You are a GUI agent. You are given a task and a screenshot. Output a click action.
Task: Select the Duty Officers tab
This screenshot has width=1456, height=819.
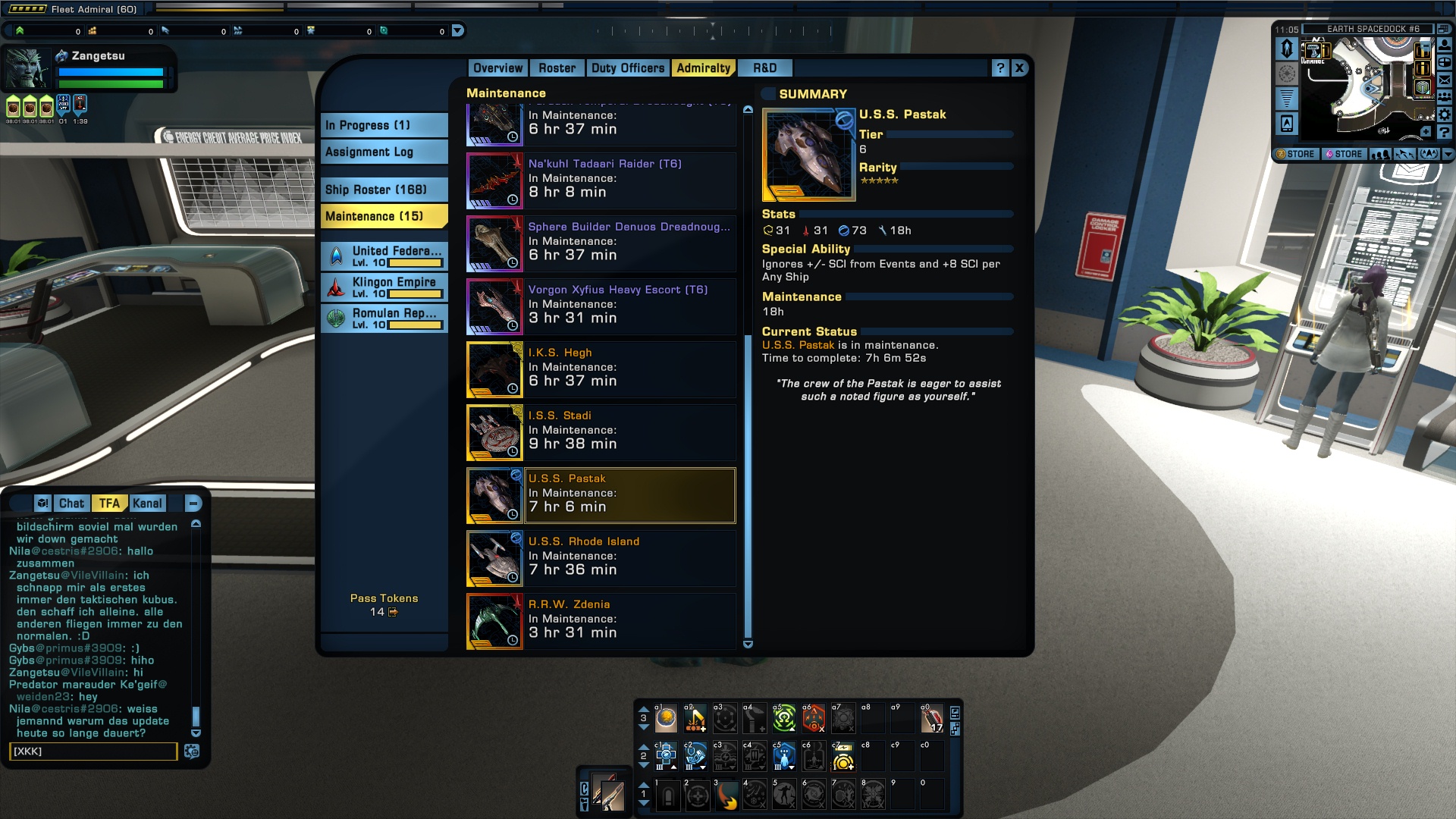[x=627, y=68]
